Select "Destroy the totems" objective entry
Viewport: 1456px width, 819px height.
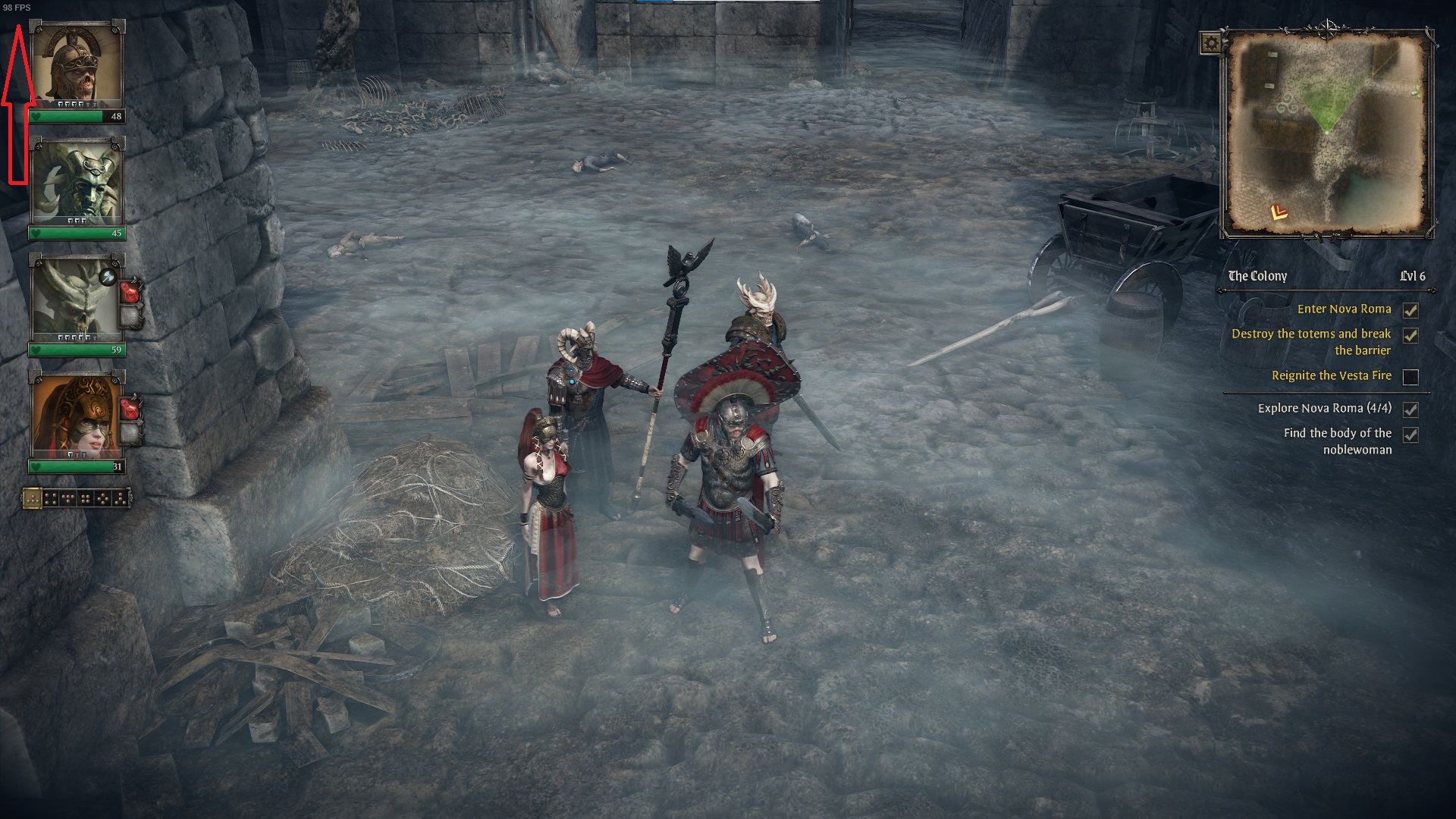click(1310, 342)
